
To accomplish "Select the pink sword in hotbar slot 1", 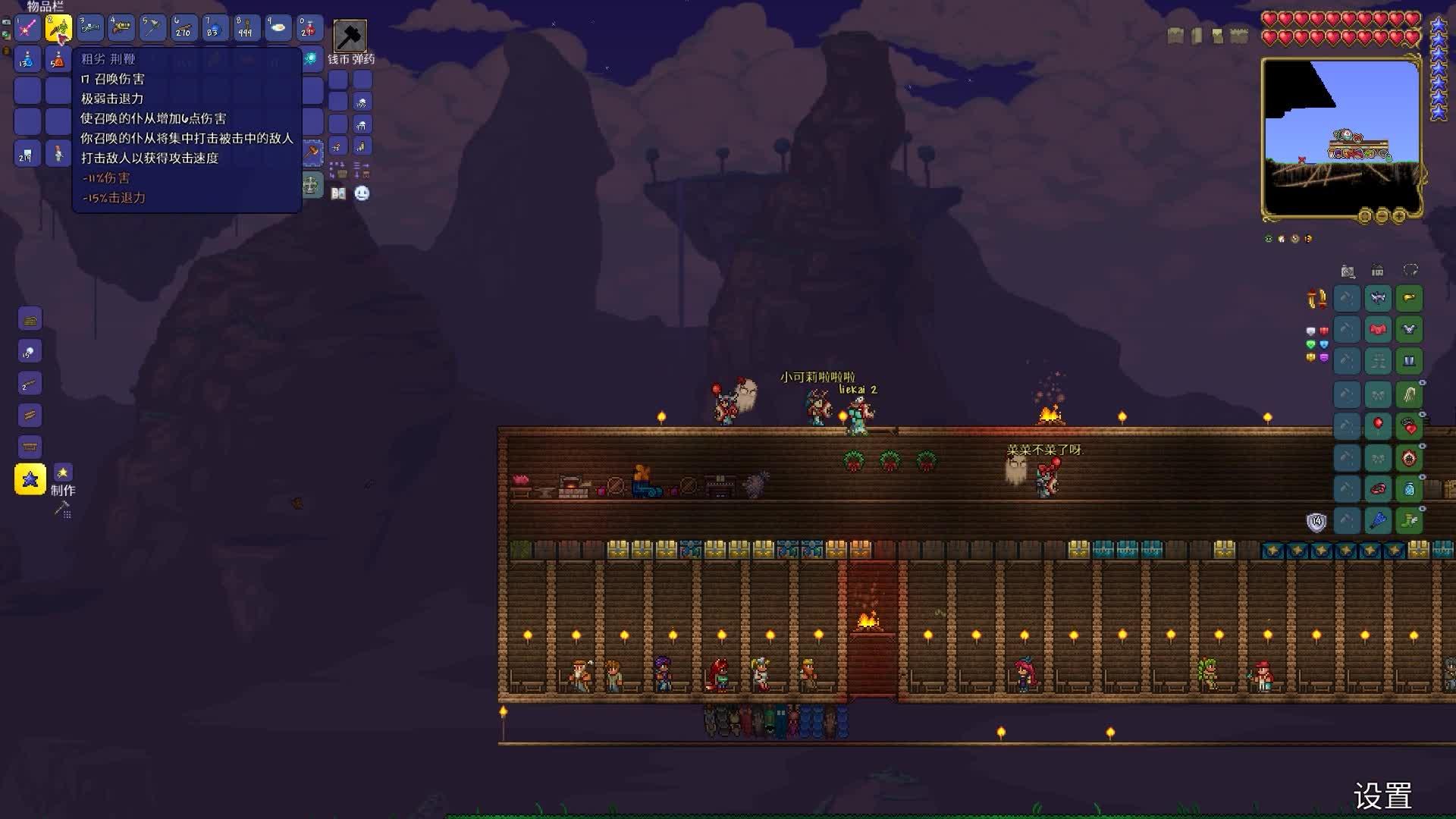I will [x=28, y=29].
